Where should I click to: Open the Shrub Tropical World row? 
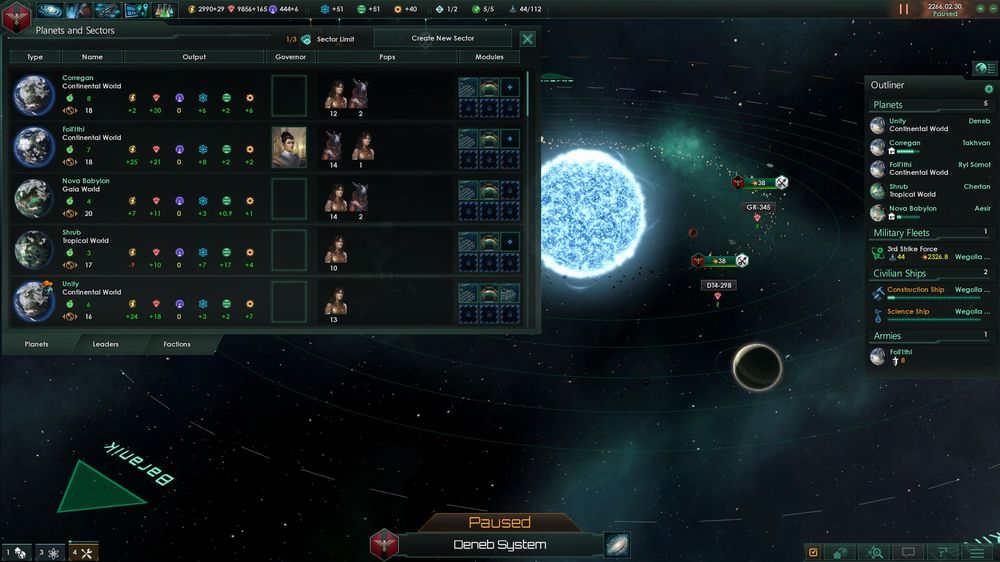[x=140, y=250]
